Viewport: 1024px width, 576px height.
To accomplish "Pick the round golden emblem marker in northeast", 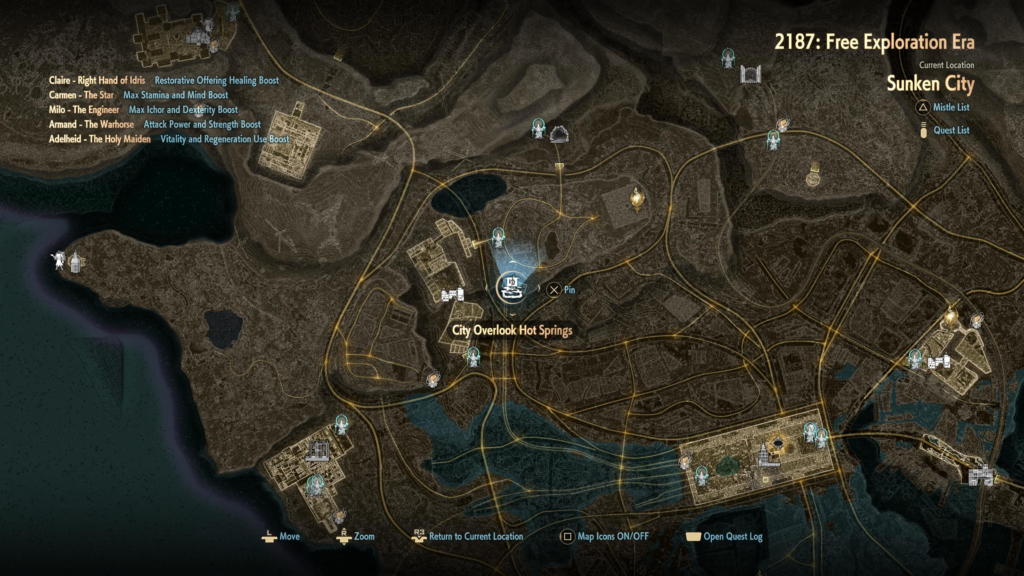I will coord(814,177).
